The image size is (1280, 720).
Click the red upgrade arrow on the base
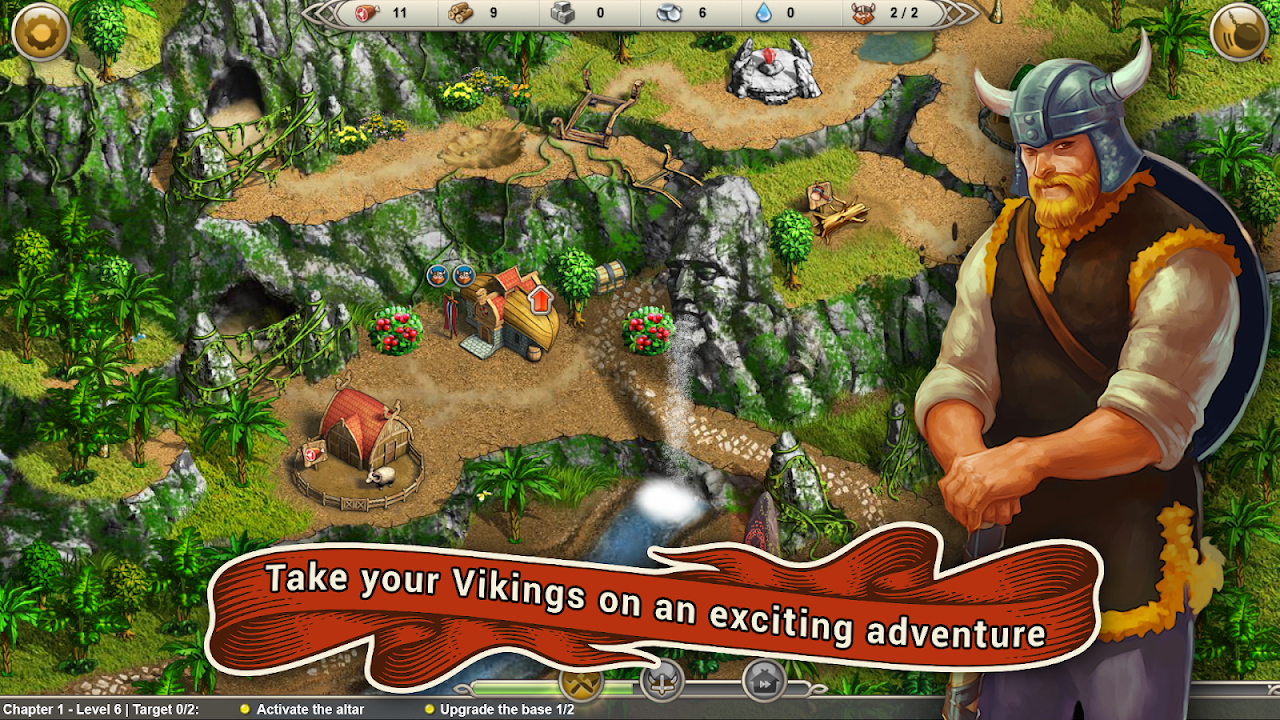pyautogui.click(x=539, y=298)
